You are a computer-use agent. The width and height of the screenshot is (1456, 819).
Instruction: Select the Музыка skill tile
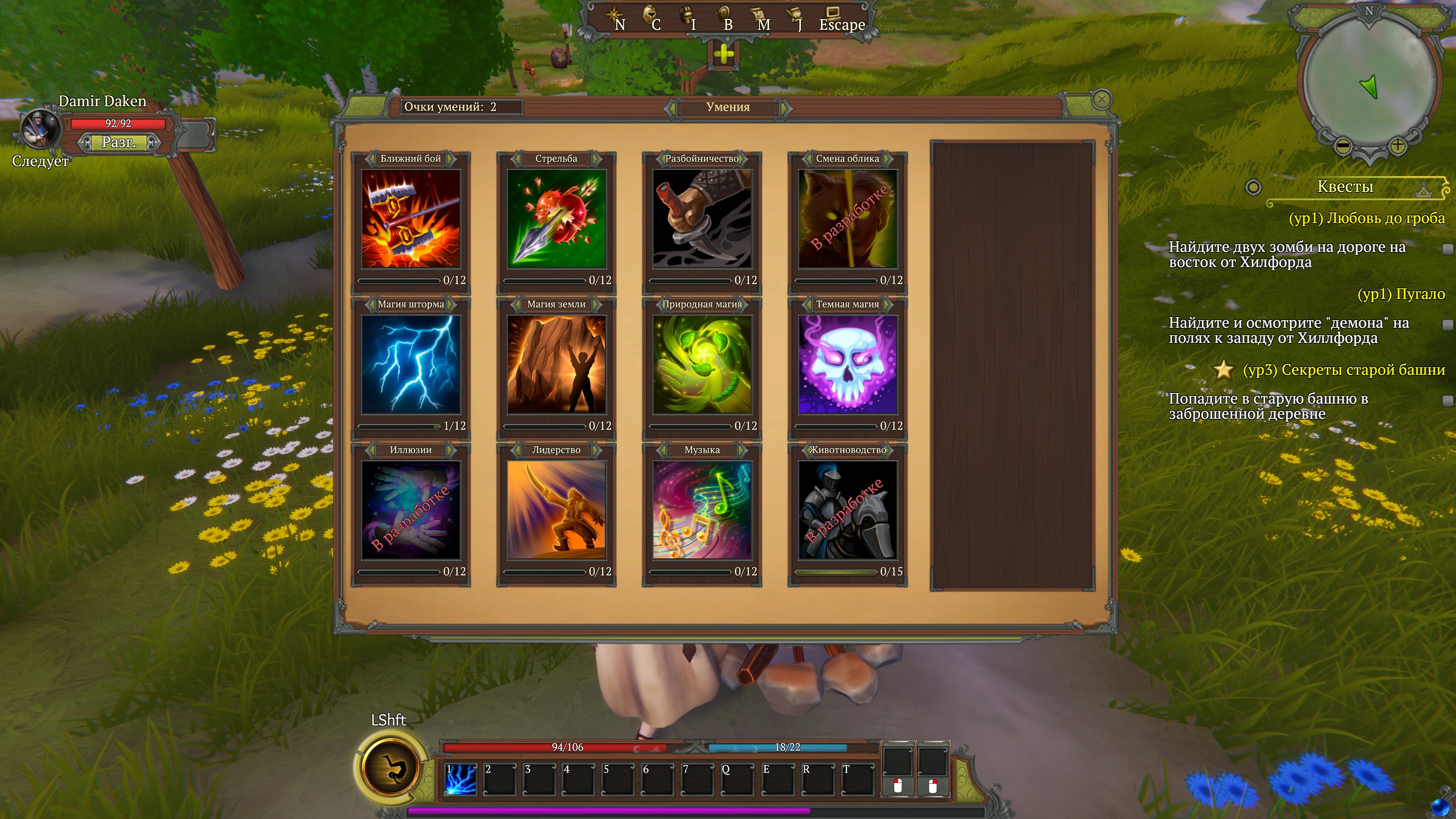701,510
